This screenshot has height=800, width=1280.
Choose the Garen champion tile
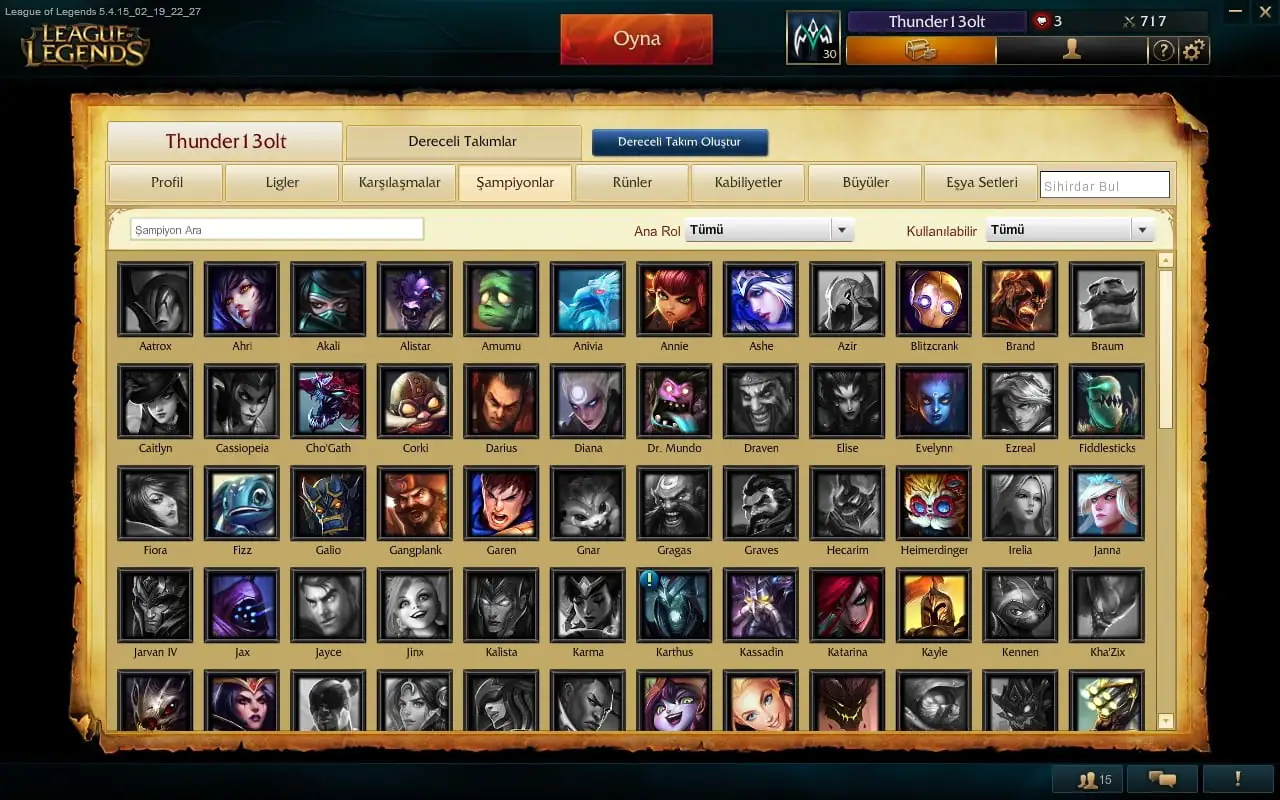501,504
